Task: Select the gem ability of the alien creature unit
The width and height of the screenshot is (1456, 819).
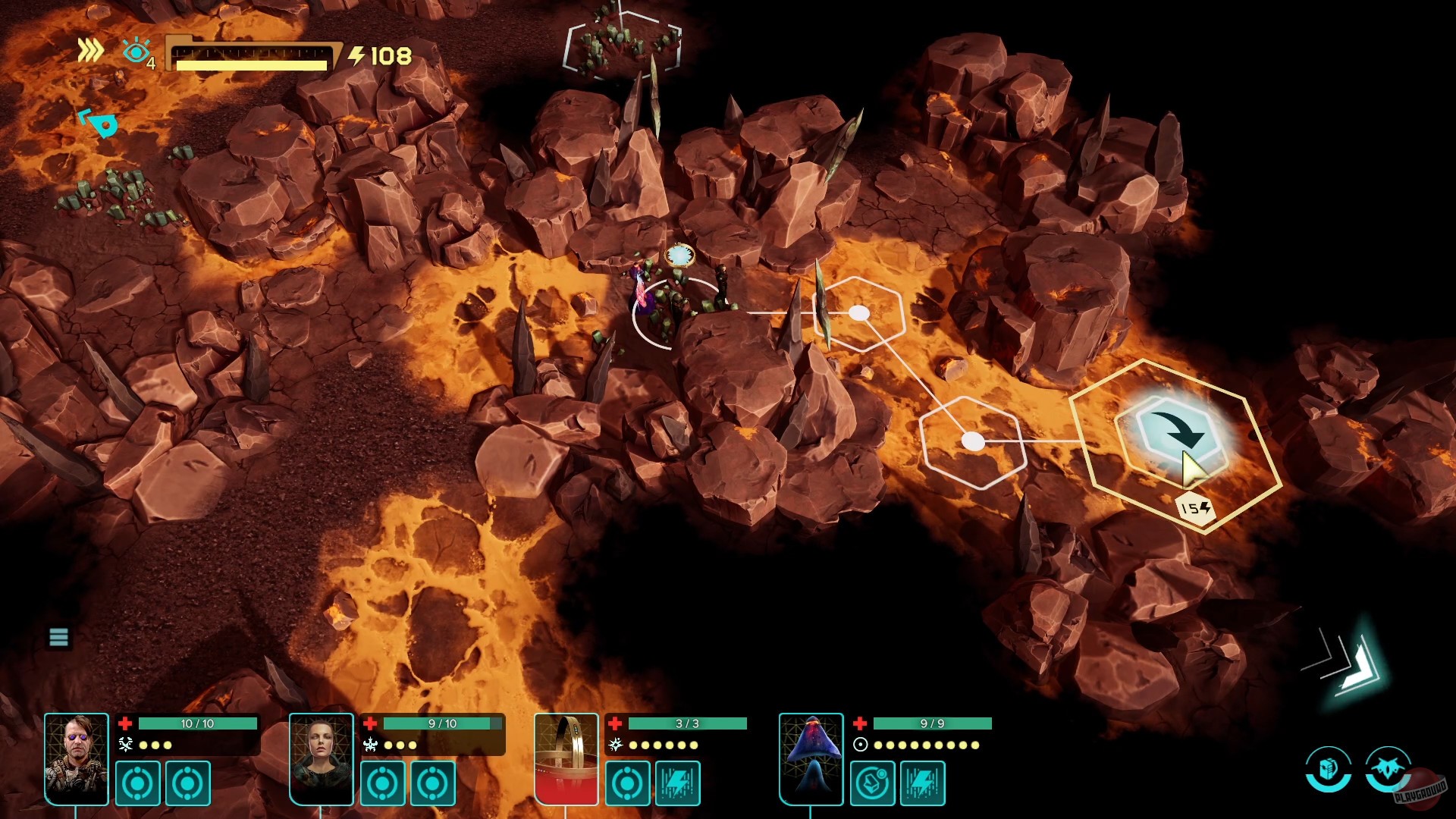Action: pos(873,783)
